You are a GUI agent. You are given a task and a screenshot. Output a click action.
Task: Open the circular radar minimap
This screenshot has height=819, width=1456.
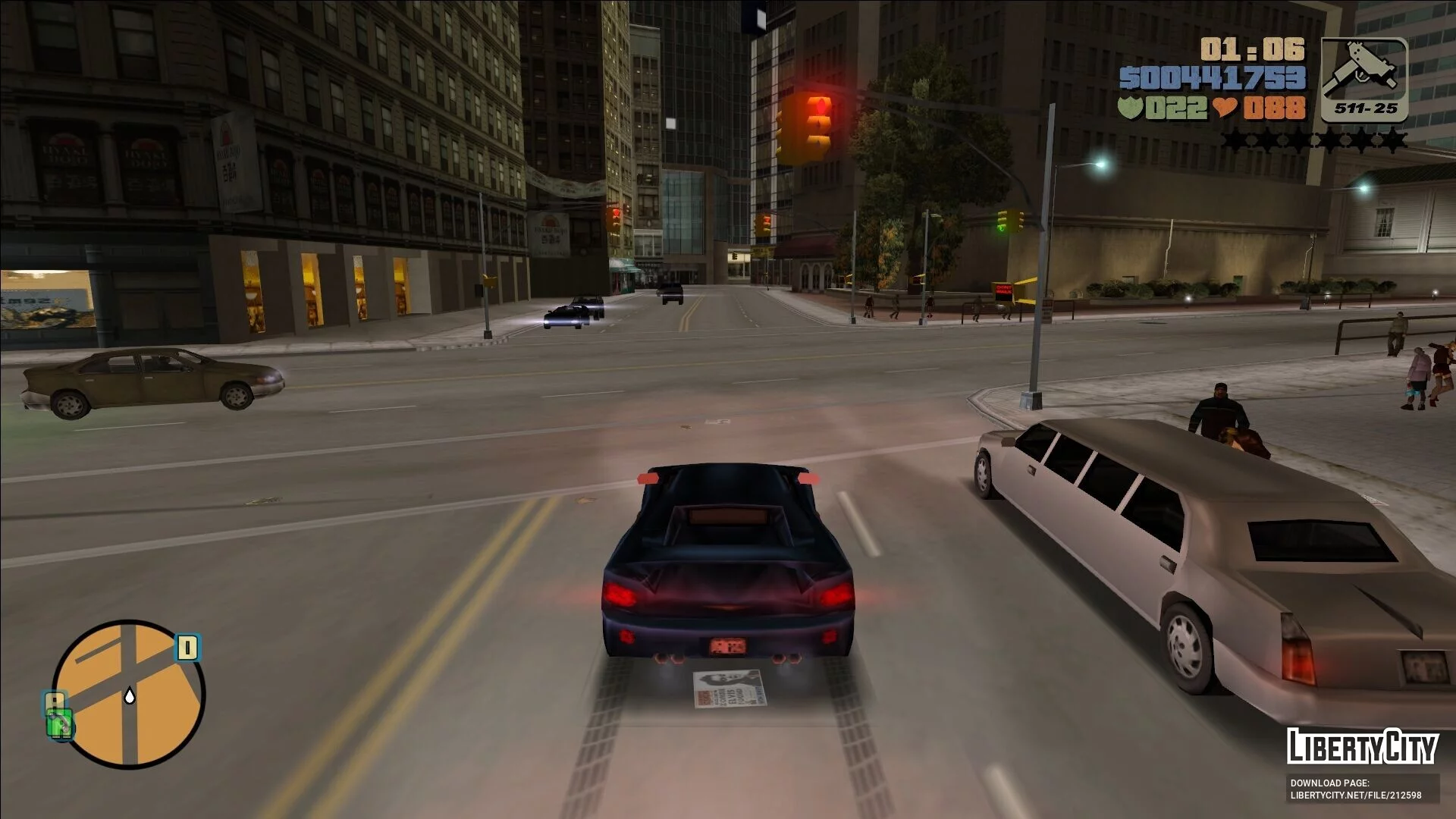tap(129, 694)
